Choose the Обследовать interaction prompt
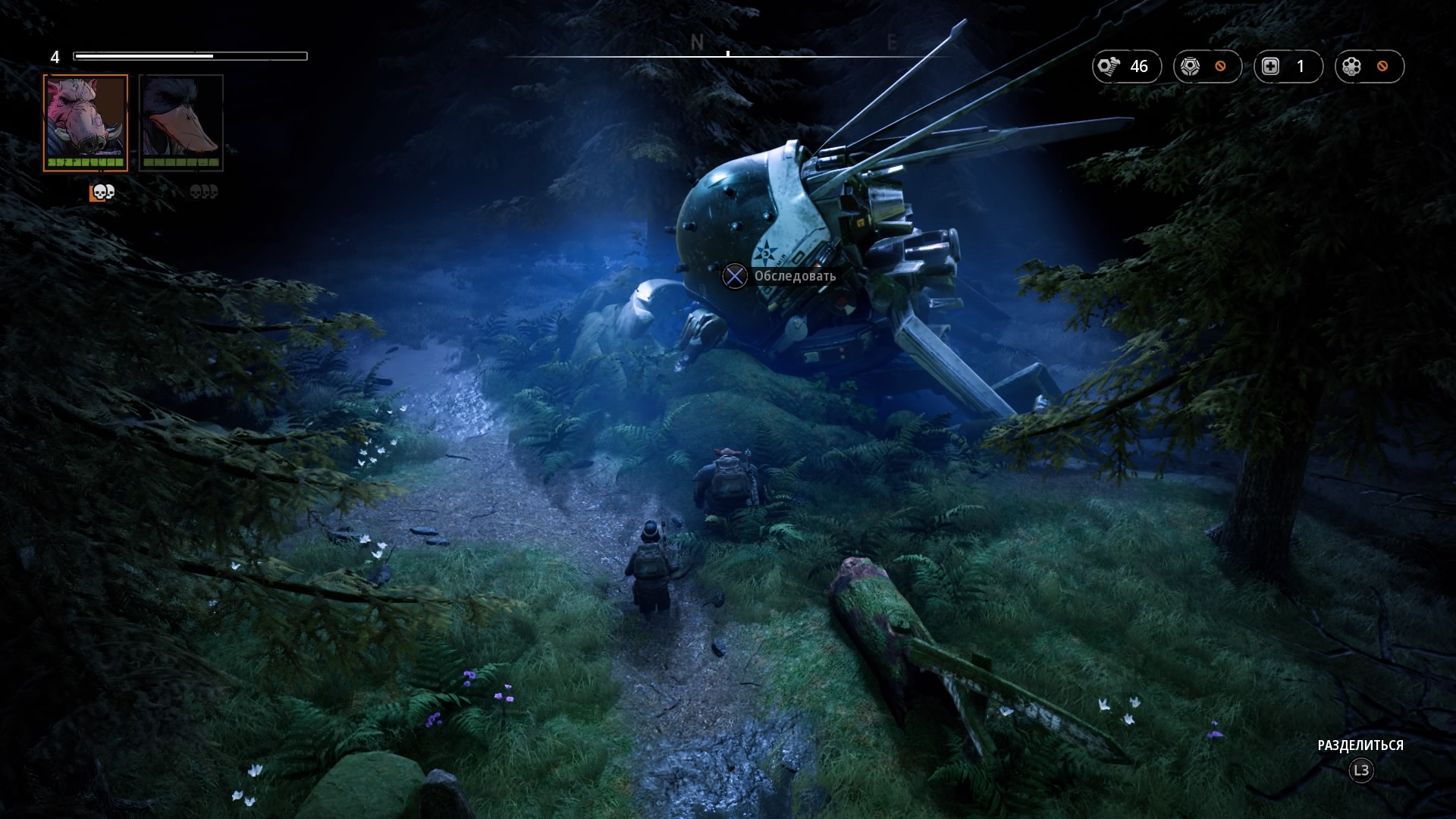The image size is (1456, 819). pyautogui.click(x=780, y=276)
